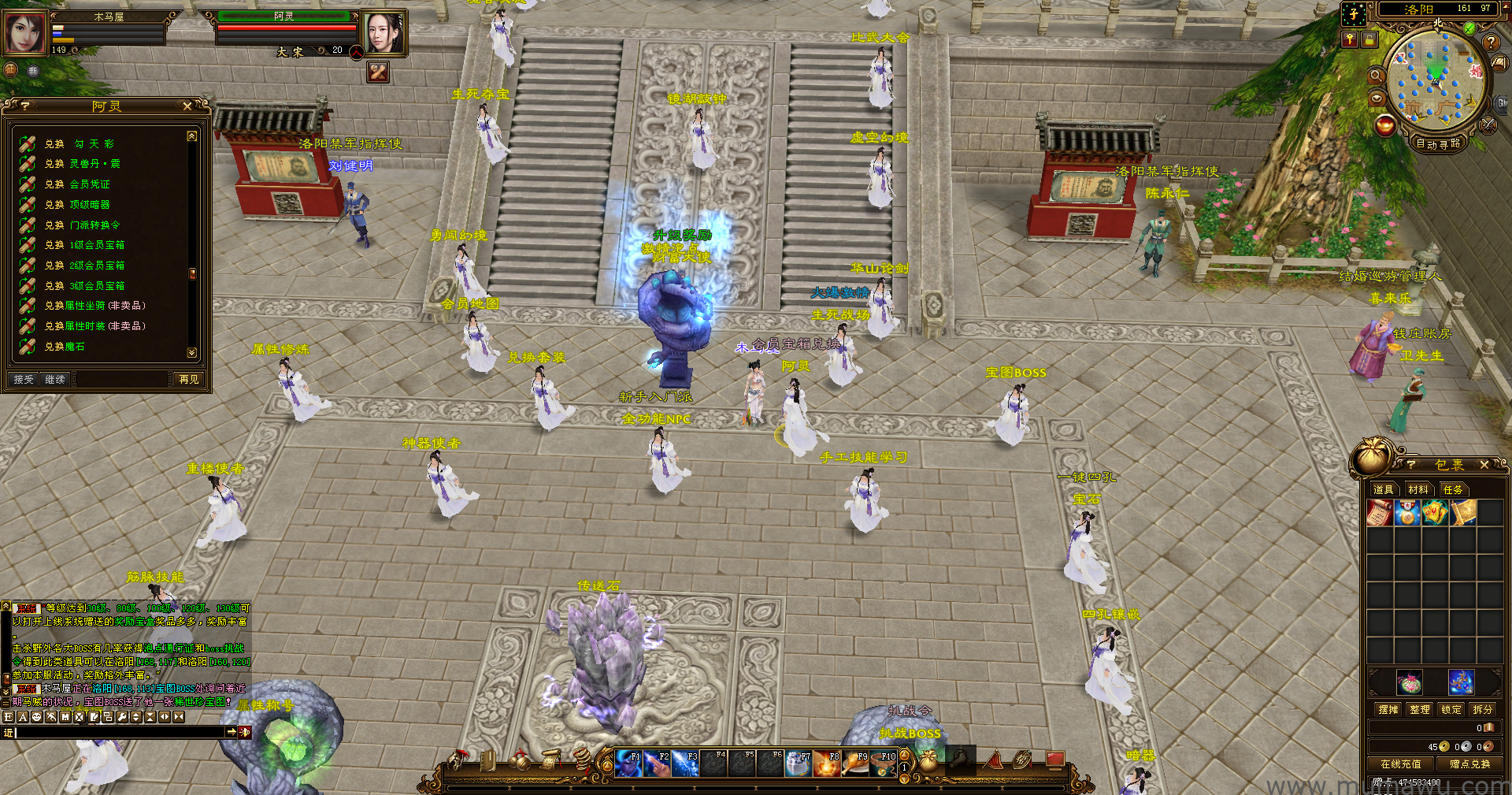Close the 阿灵 dialogue window
Image resolution: width=1512 pixels, height=795 pixels.
click(187, 106)
